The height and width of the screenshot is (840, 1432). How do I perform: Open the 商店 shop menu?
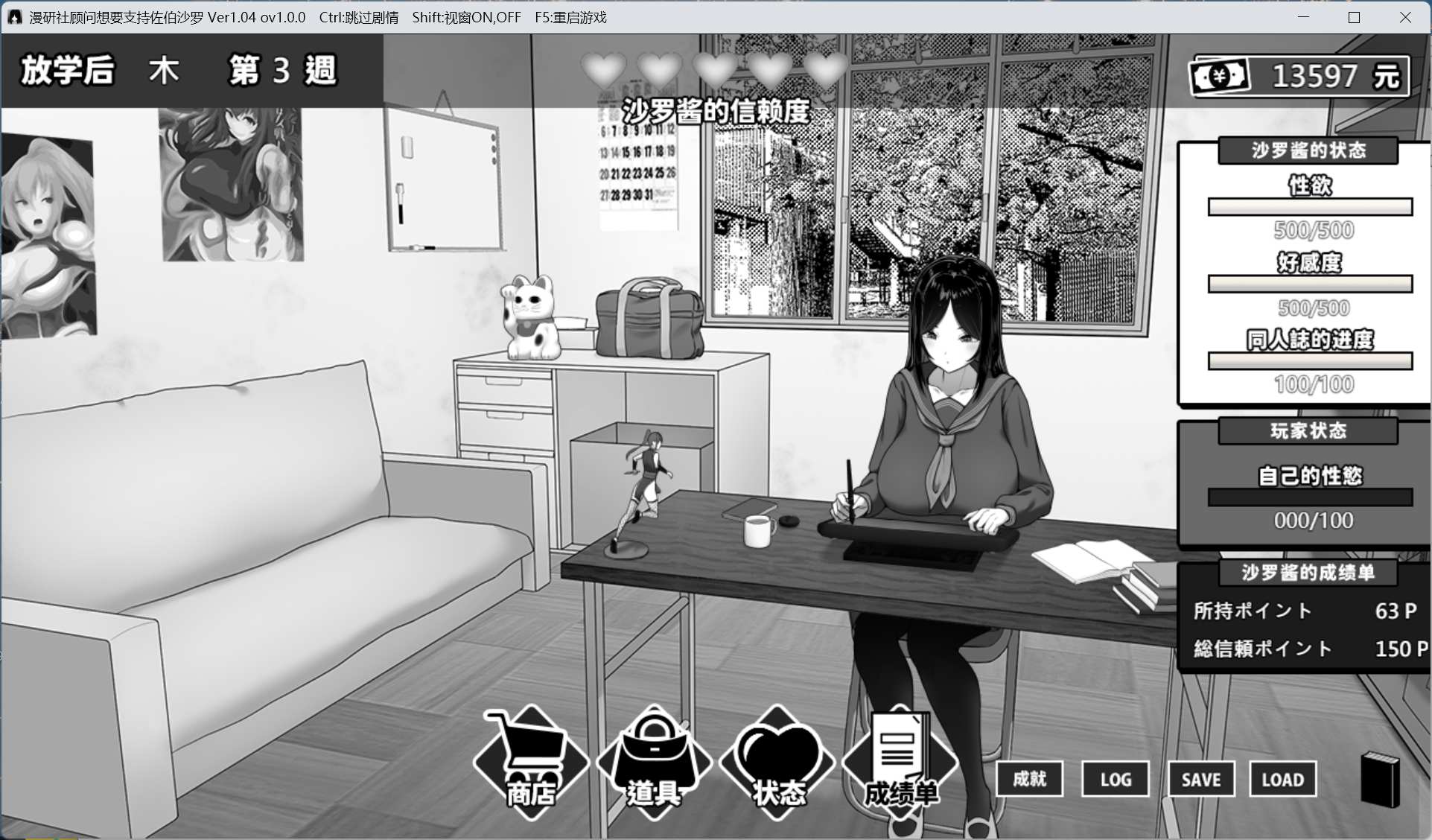click(x=531, y=762)
